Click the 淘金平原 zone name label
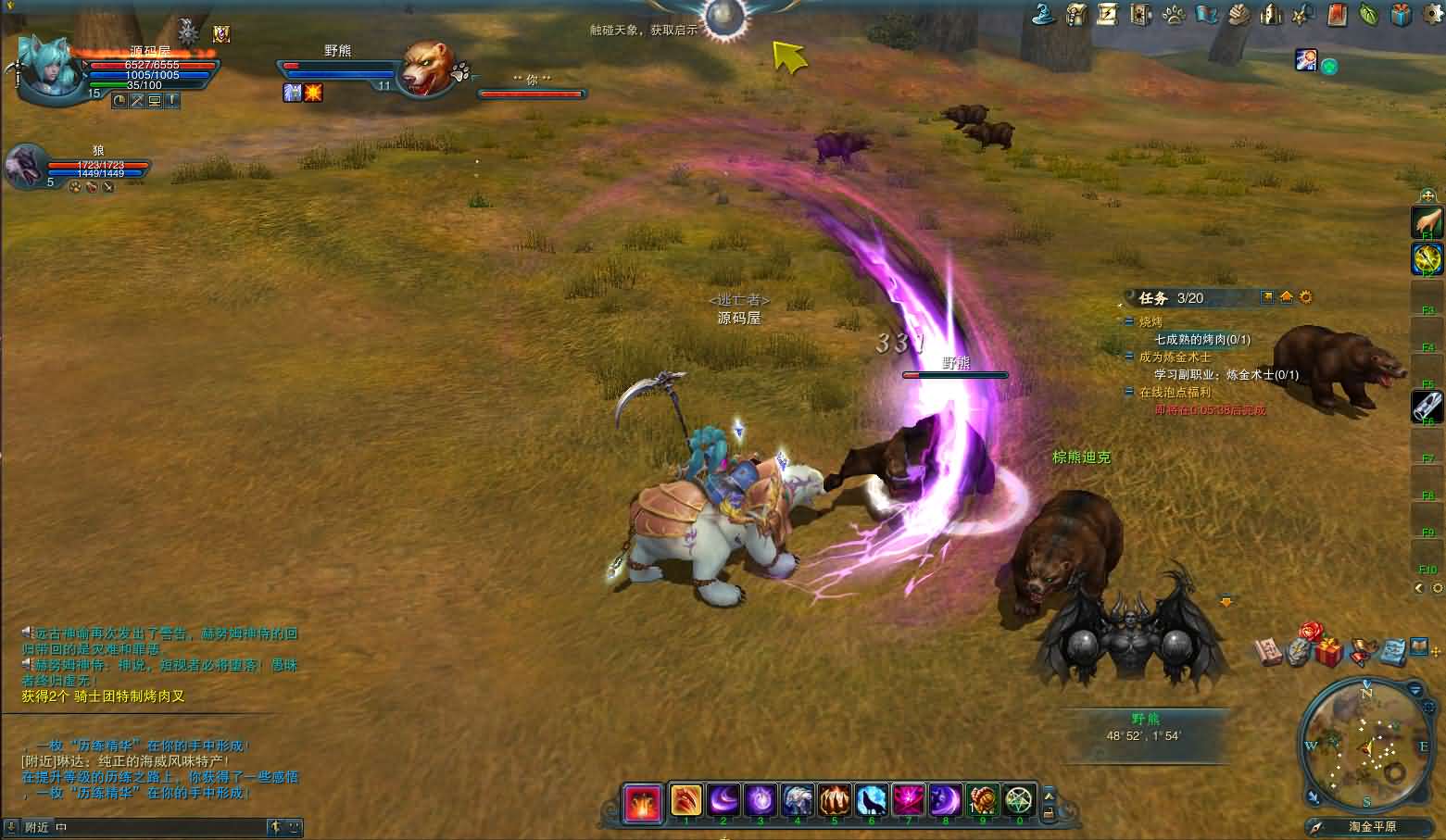 pyautogui.click(x=1372, y=826)
